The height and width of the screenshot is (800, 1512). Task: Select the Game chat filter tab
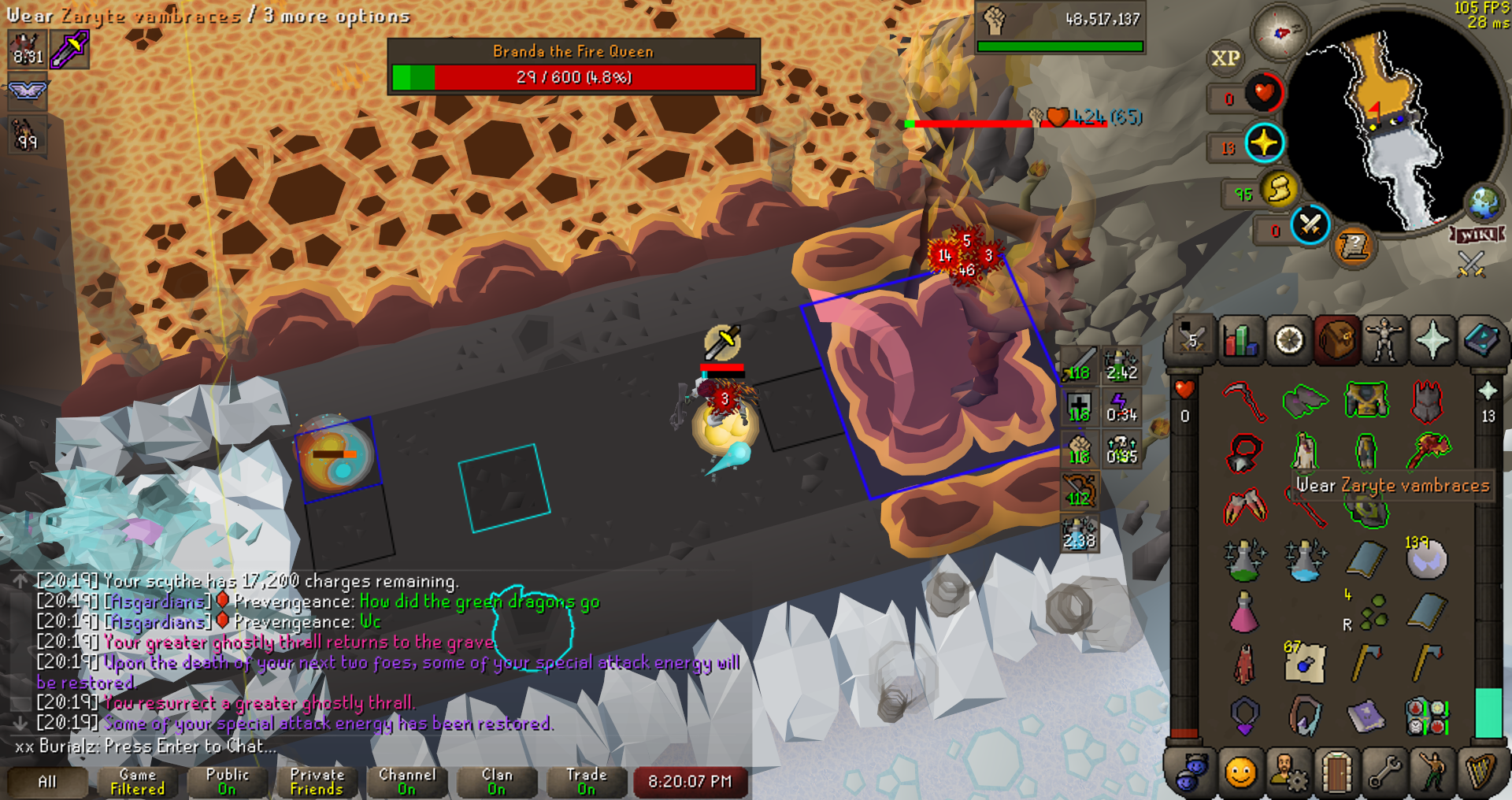click(x=138, y=781)
